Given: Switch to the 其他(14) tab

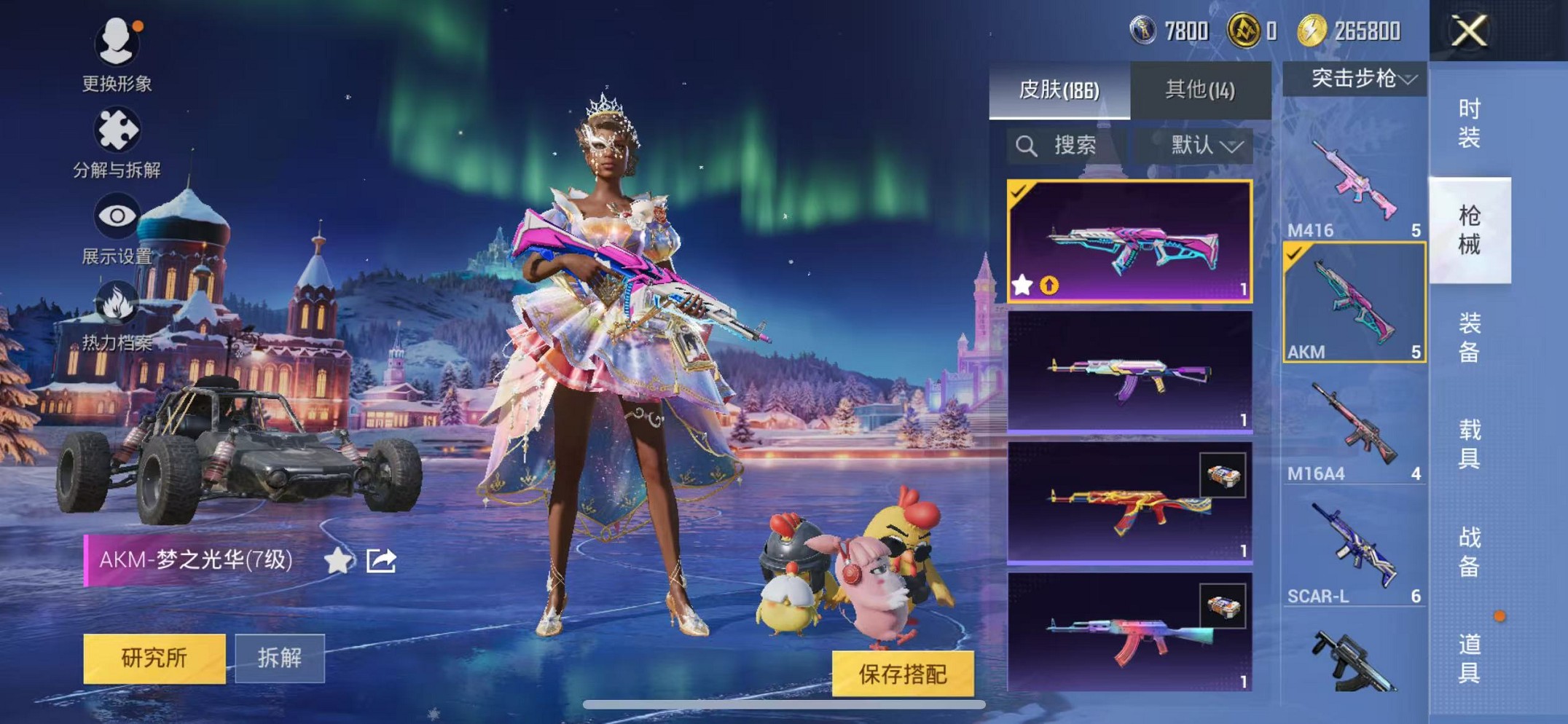Looking at the screenshot, I should pos(1200,90).
